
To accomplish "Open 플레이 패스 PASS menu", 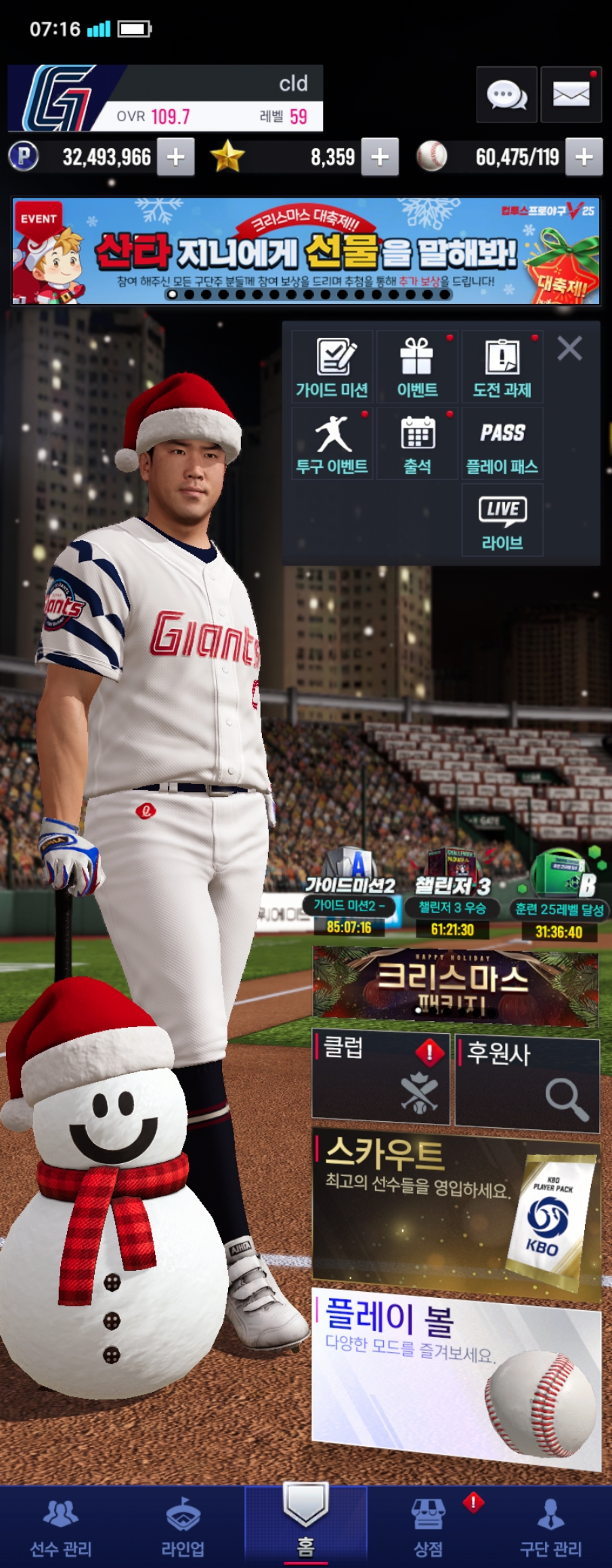I will (x=502, y=444).
